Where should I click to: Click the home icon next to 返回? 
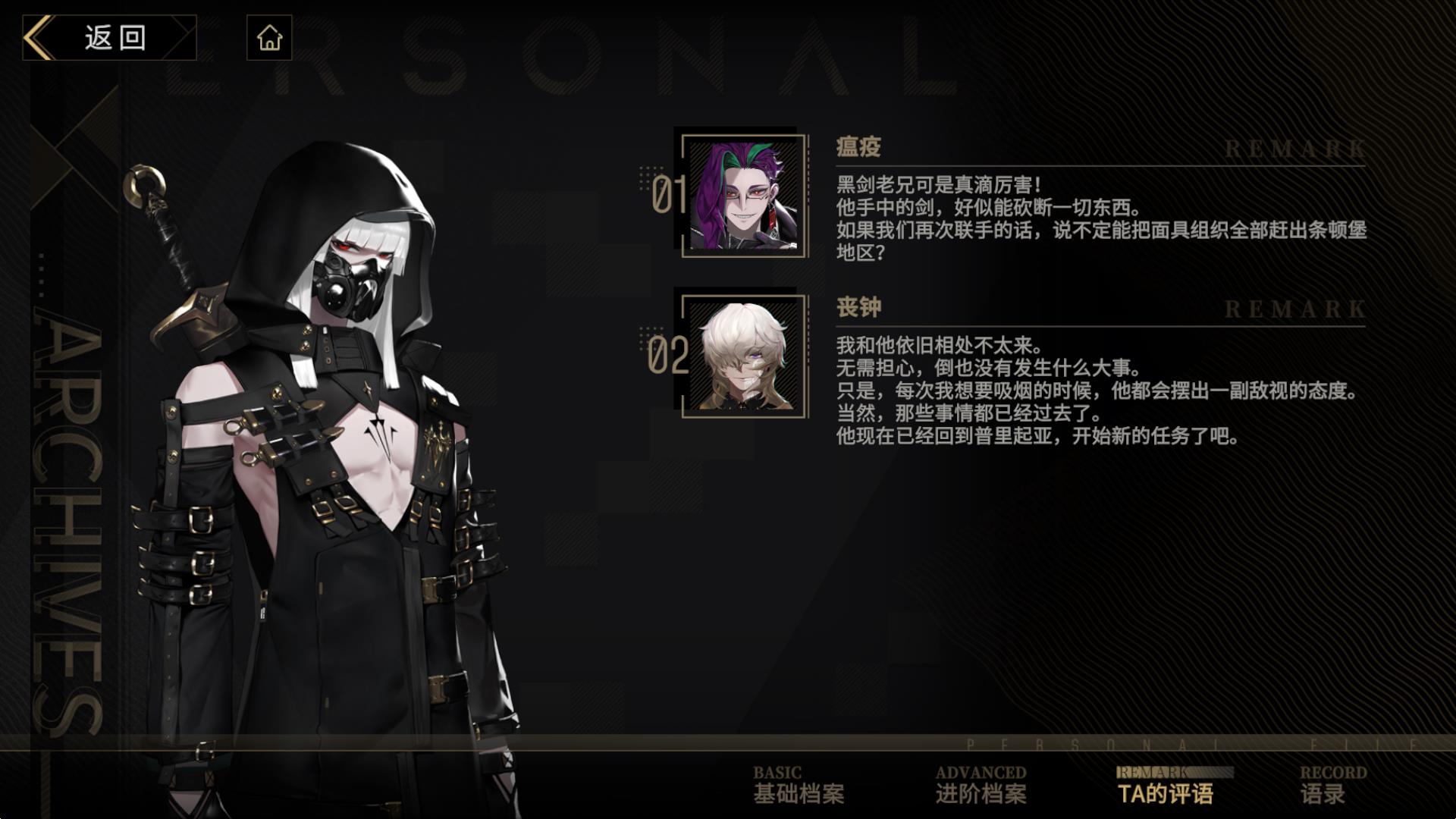pos(271,37)
